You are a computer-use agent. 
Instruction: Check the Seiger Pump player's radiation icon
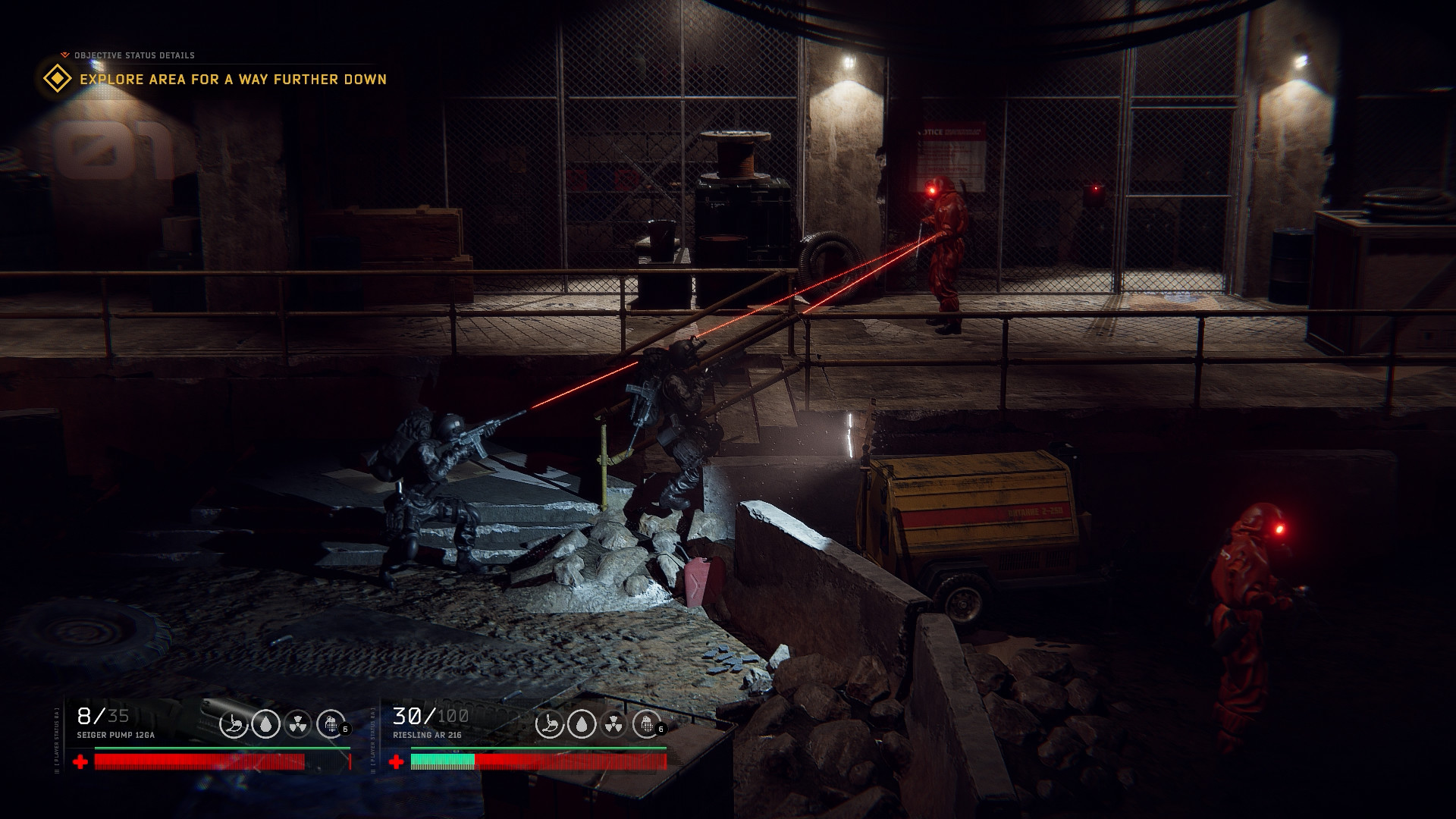click(x=298, y=724)
